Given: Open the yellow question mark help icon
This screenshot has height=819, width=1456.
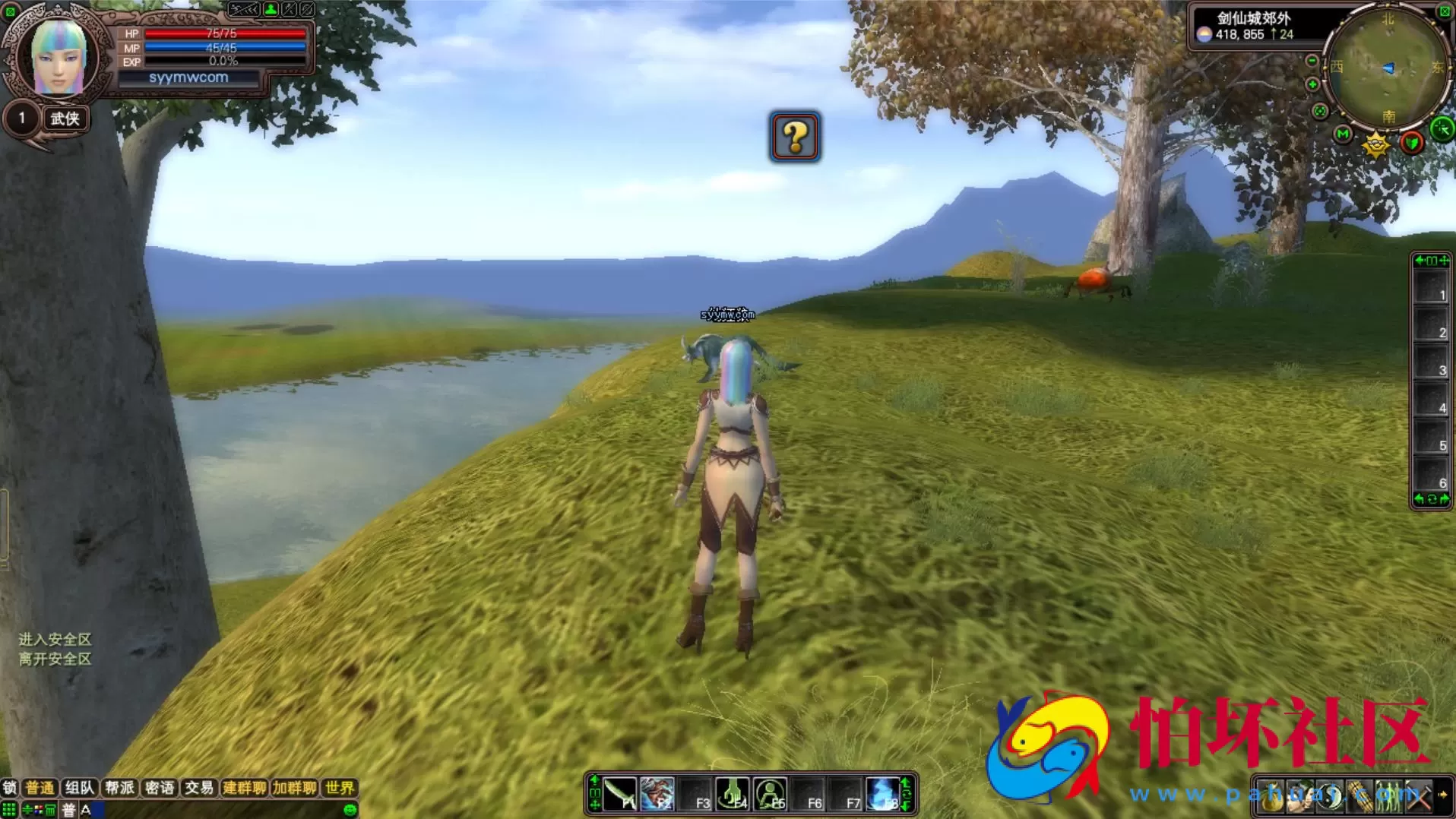Looking at the screenshot, I should point(794,137).
